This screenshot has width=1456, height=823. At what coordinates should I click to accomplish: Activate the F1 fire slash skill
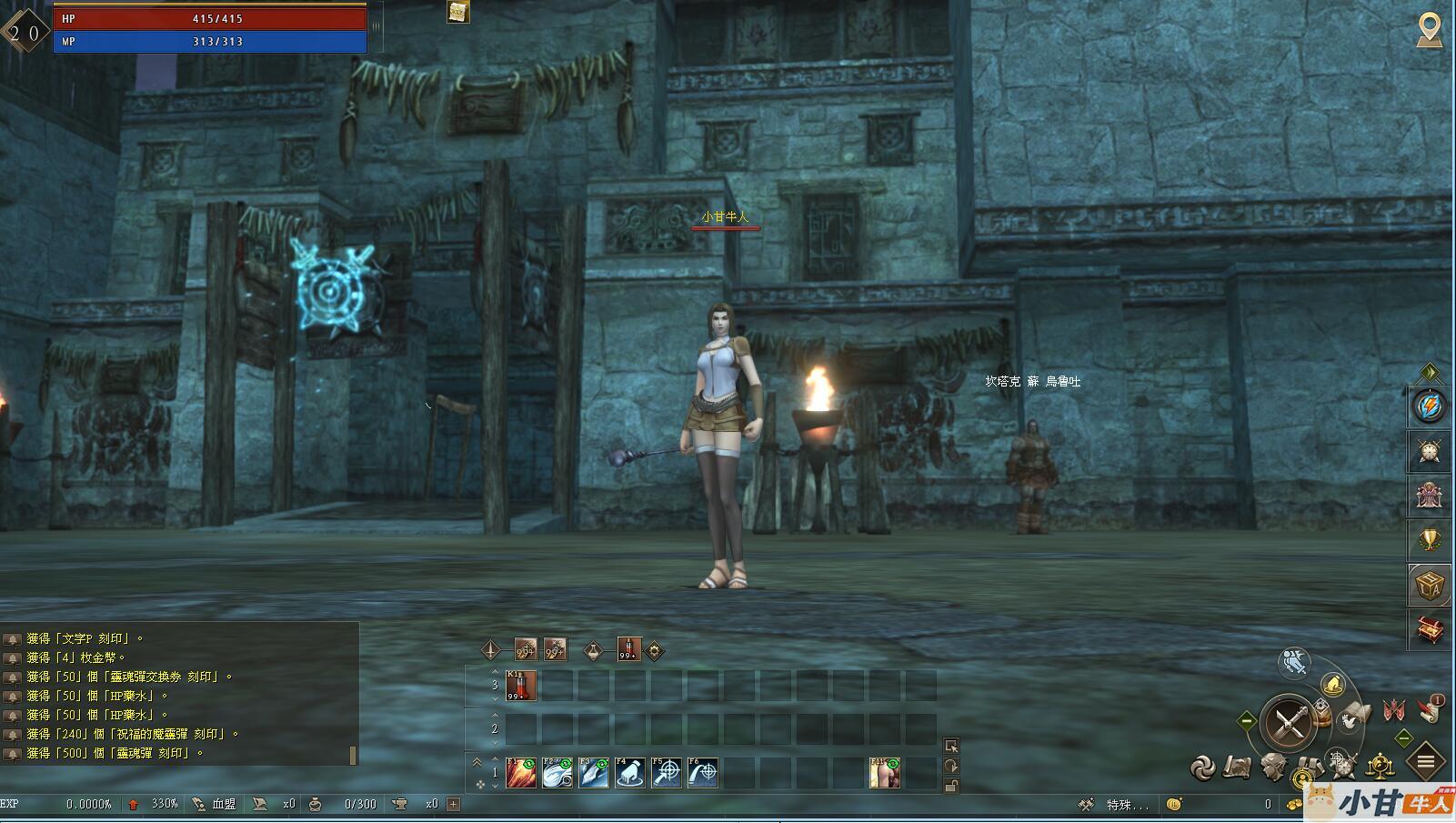click(520, 773)
